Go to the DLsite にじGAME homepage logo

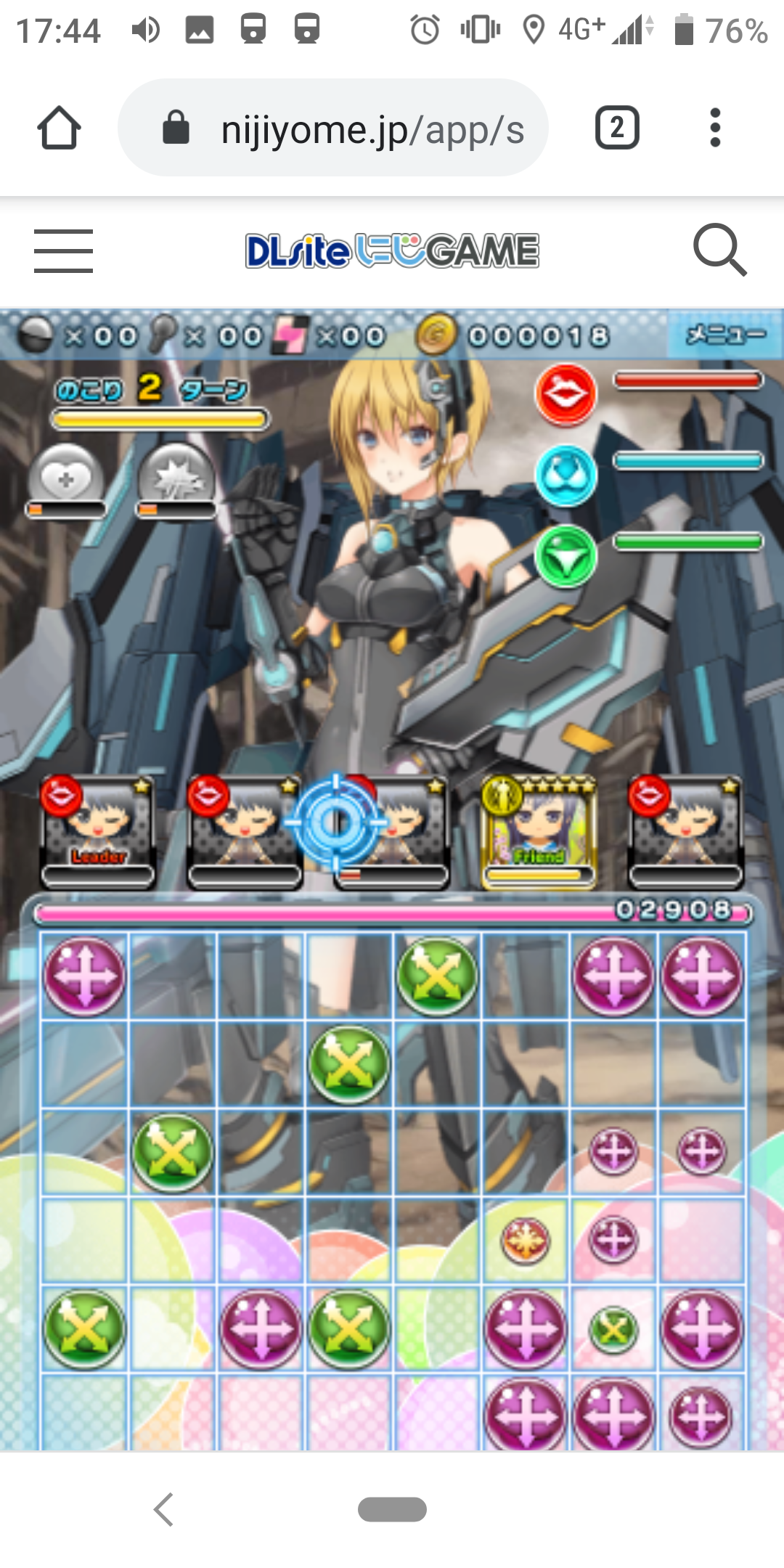[392, 251]
